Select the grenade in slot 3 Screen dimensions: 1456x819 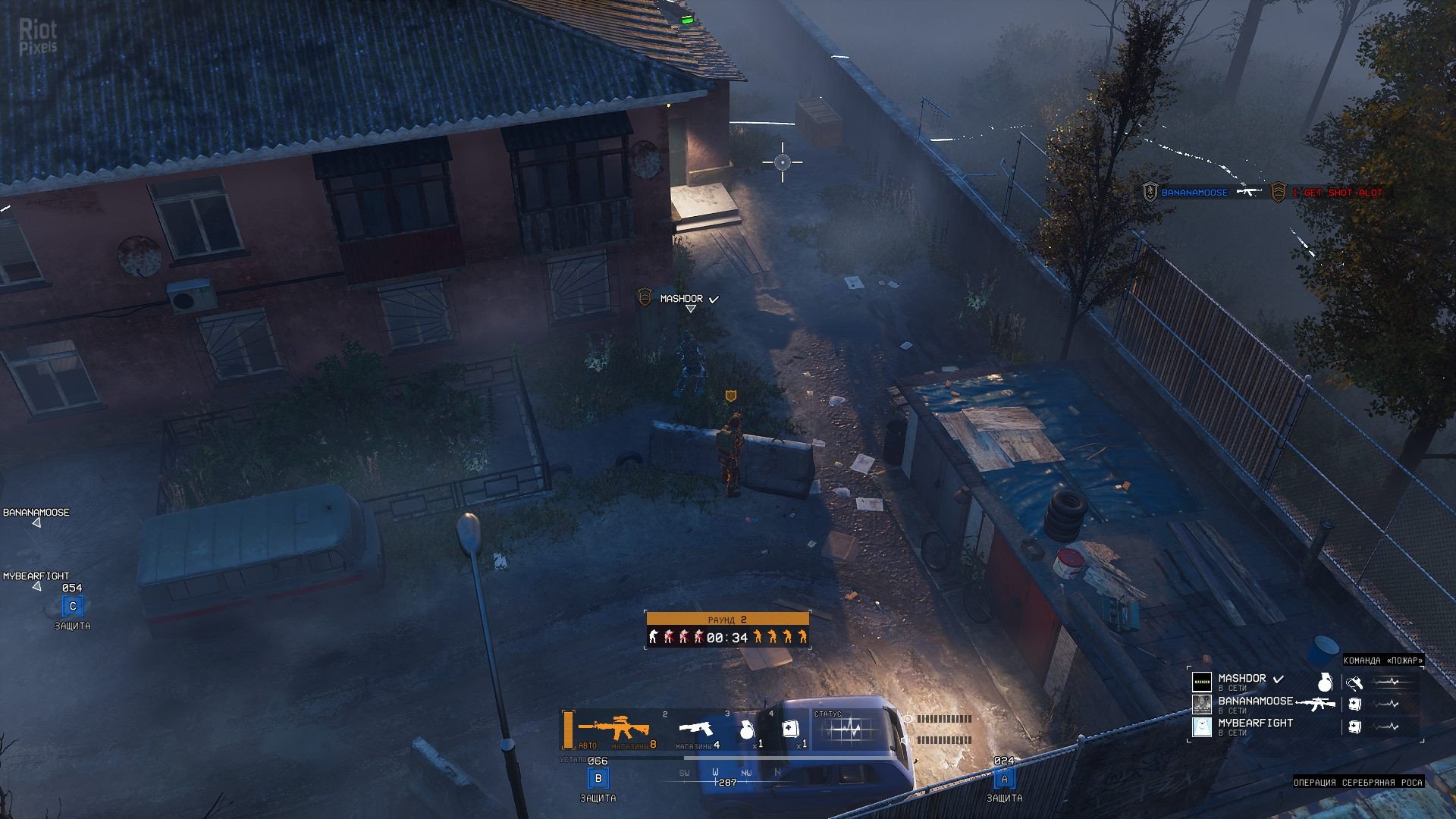pyautogui.click(x=746, y=730)
